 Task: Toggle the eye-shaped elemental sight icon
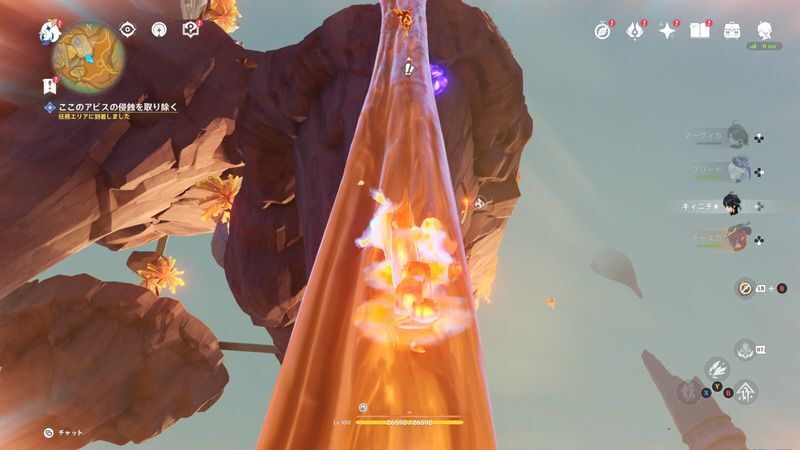(x=128, y=30)
